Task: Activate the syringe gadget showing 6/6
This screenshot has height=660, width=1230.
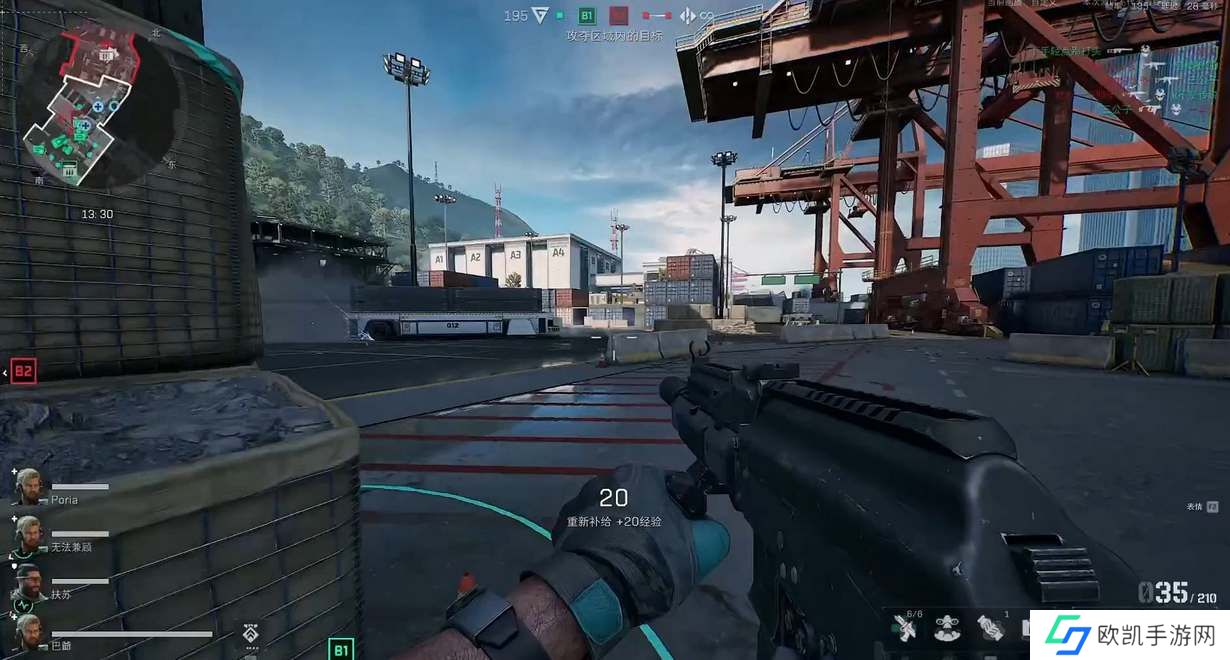Action: pos(905,629)
